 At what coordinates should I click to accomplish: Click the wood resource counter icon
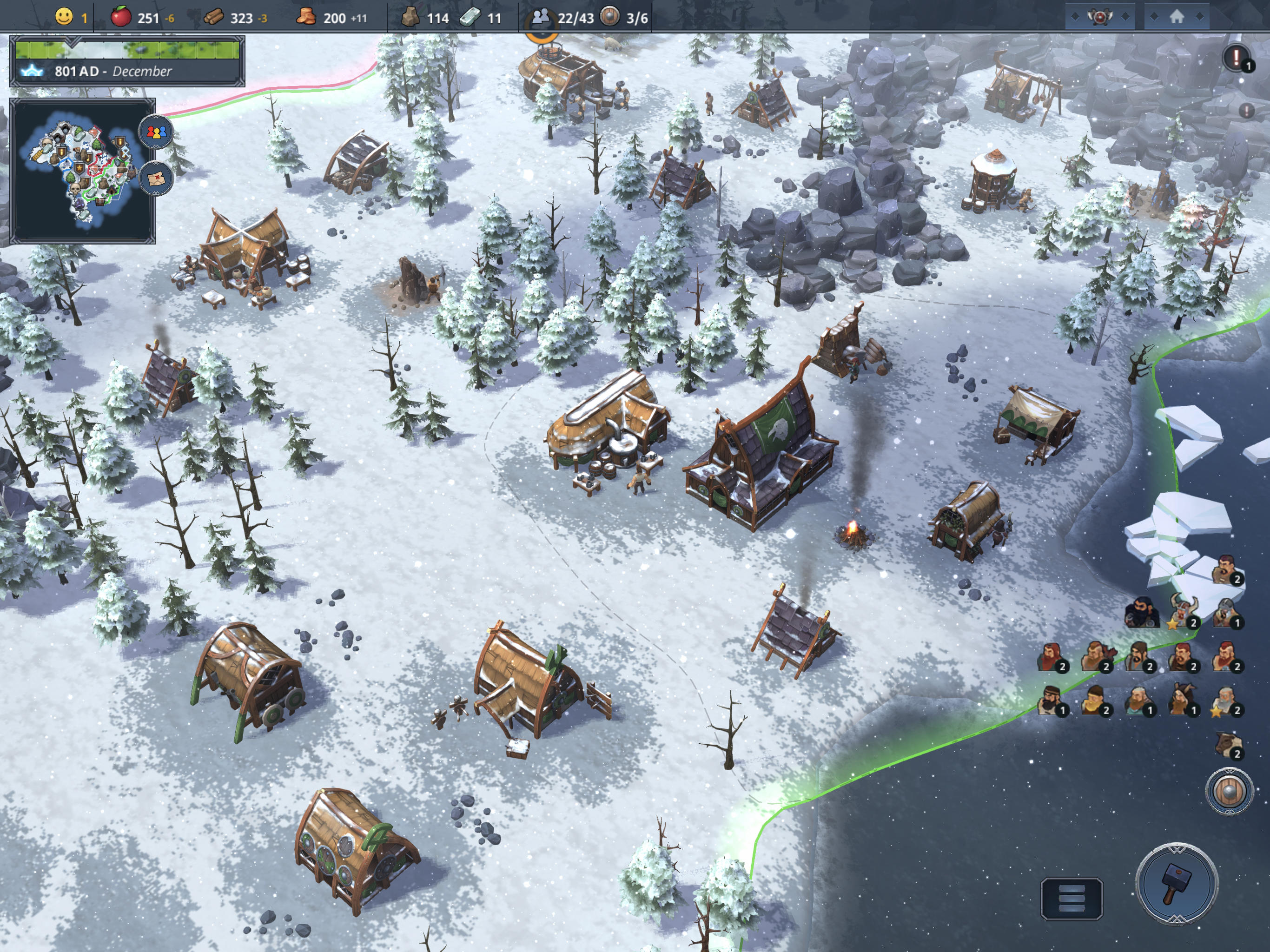tap(212, 18)
